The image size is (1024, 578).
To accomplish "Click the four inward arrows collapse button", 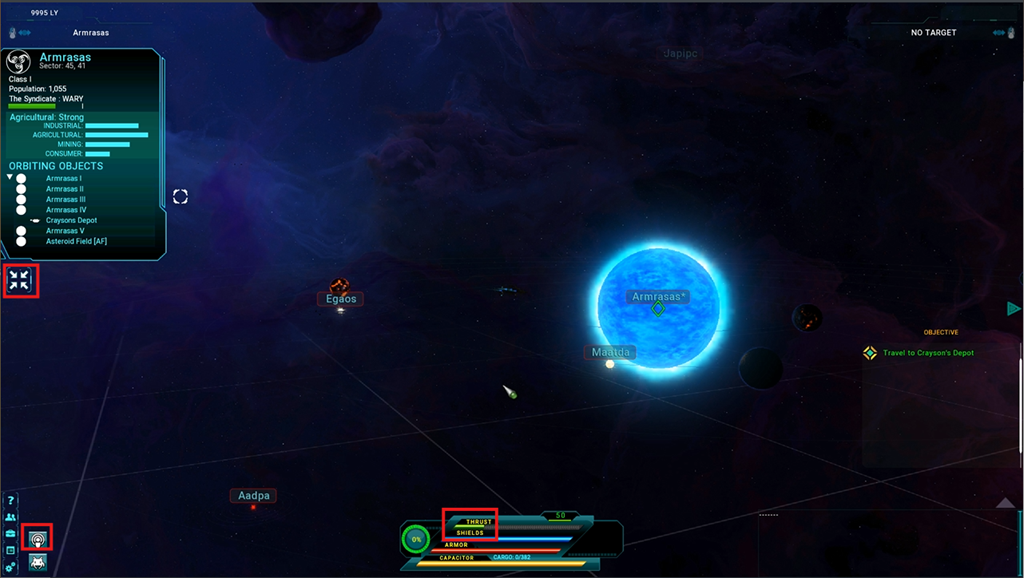I will (x=19, y=281).
